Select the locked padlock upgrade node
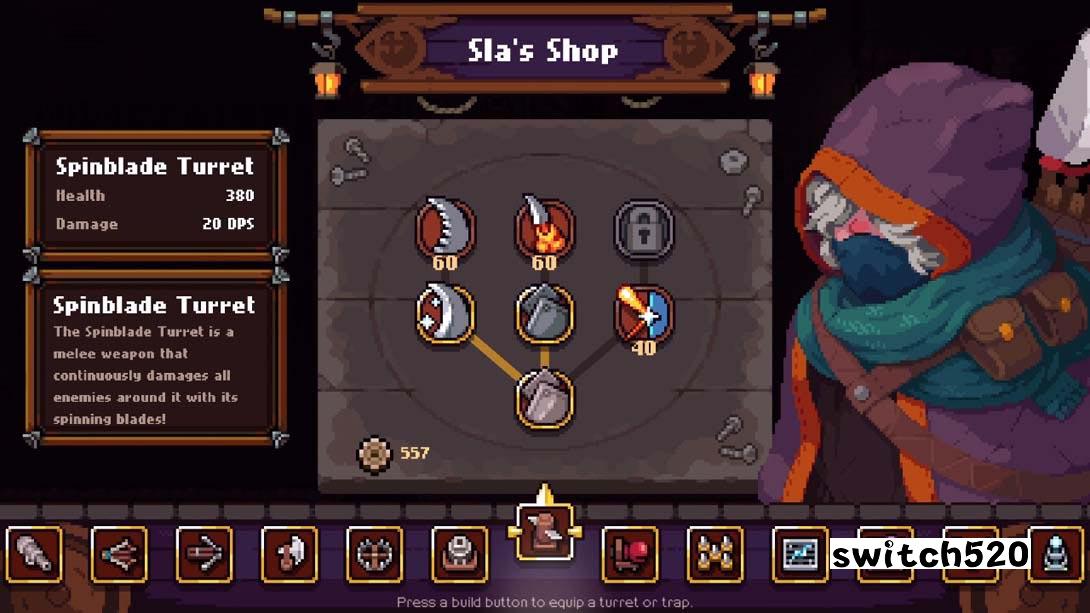The height and width of the screenshot is (613, 1090). tap(643, 228)
